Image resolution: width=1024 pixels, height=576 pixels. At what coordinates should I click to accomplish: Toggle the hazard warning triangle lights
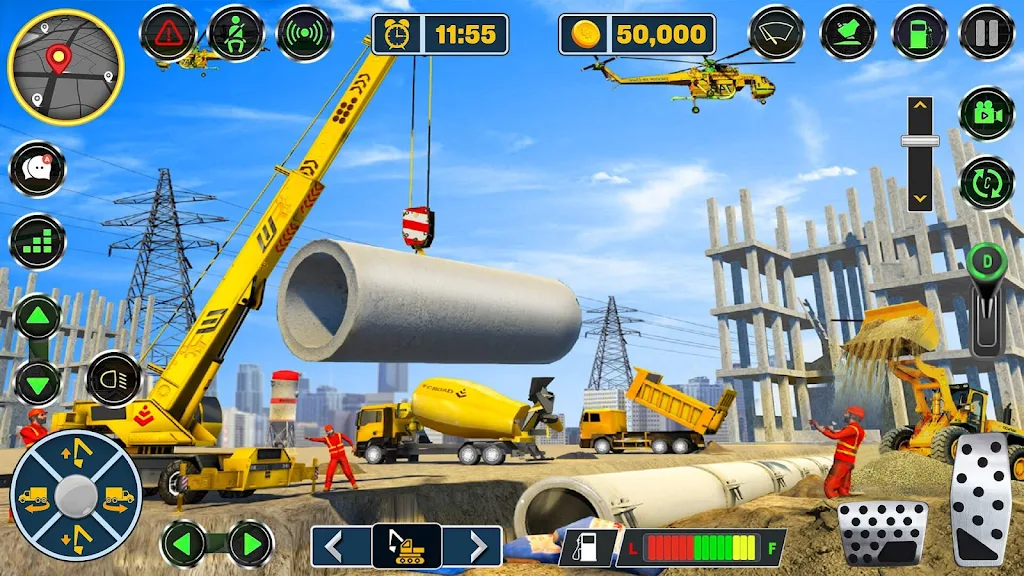click(168, 34)
